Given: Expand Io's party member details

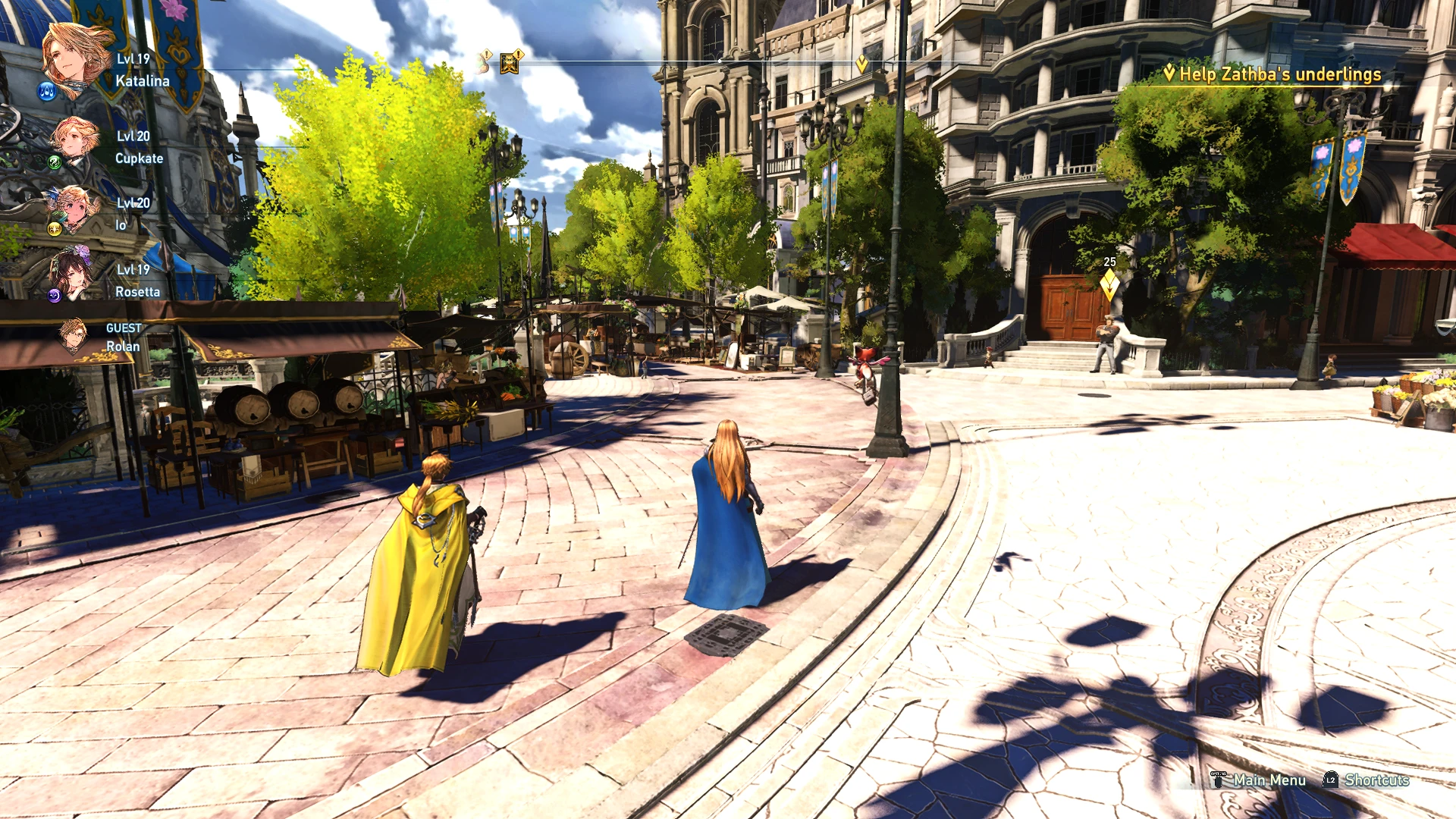Looking at the screenshot, I should pyautogui.click(x=74, y=205).
